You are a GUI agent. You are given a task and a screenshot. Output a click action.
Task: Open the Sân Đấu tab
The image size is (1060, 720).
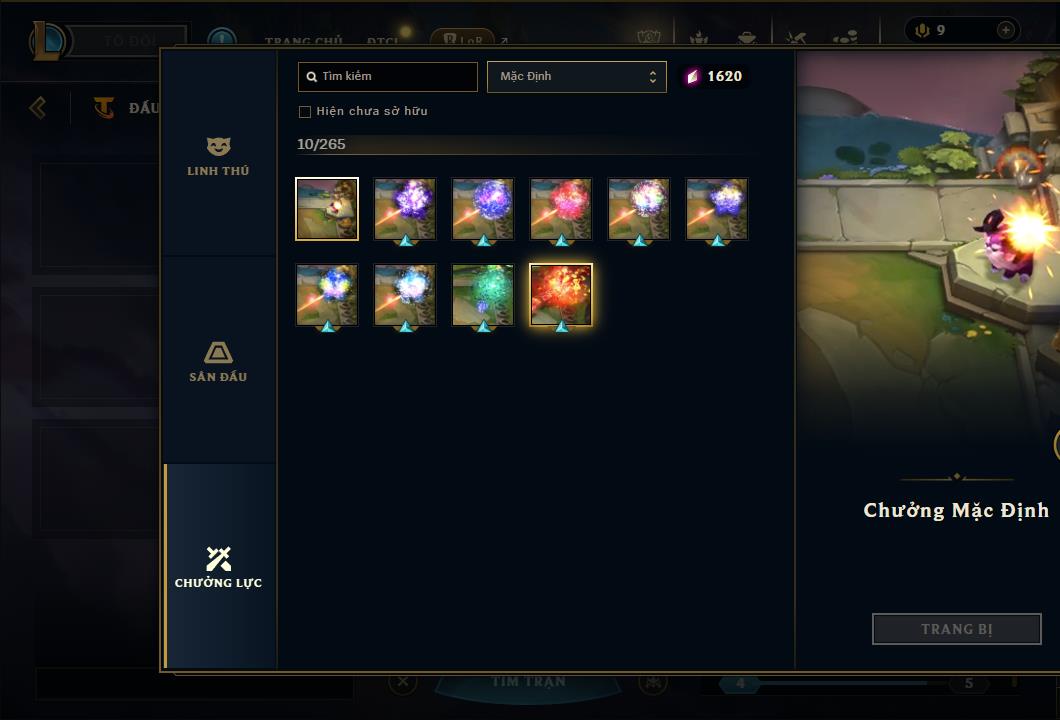218,361
